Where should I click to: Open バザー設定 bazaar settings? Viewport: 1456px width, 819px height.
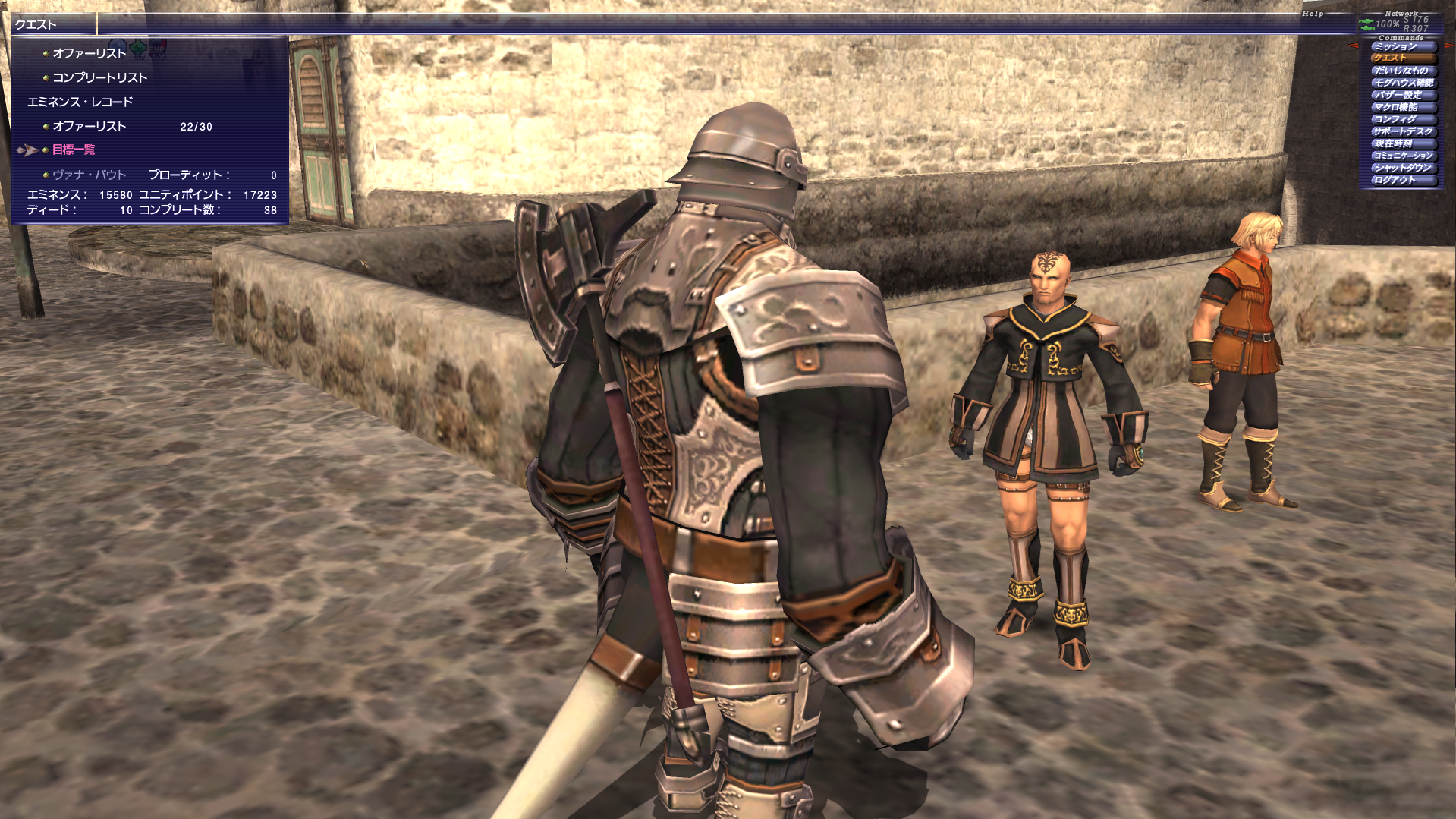[x=1402, y=95]
